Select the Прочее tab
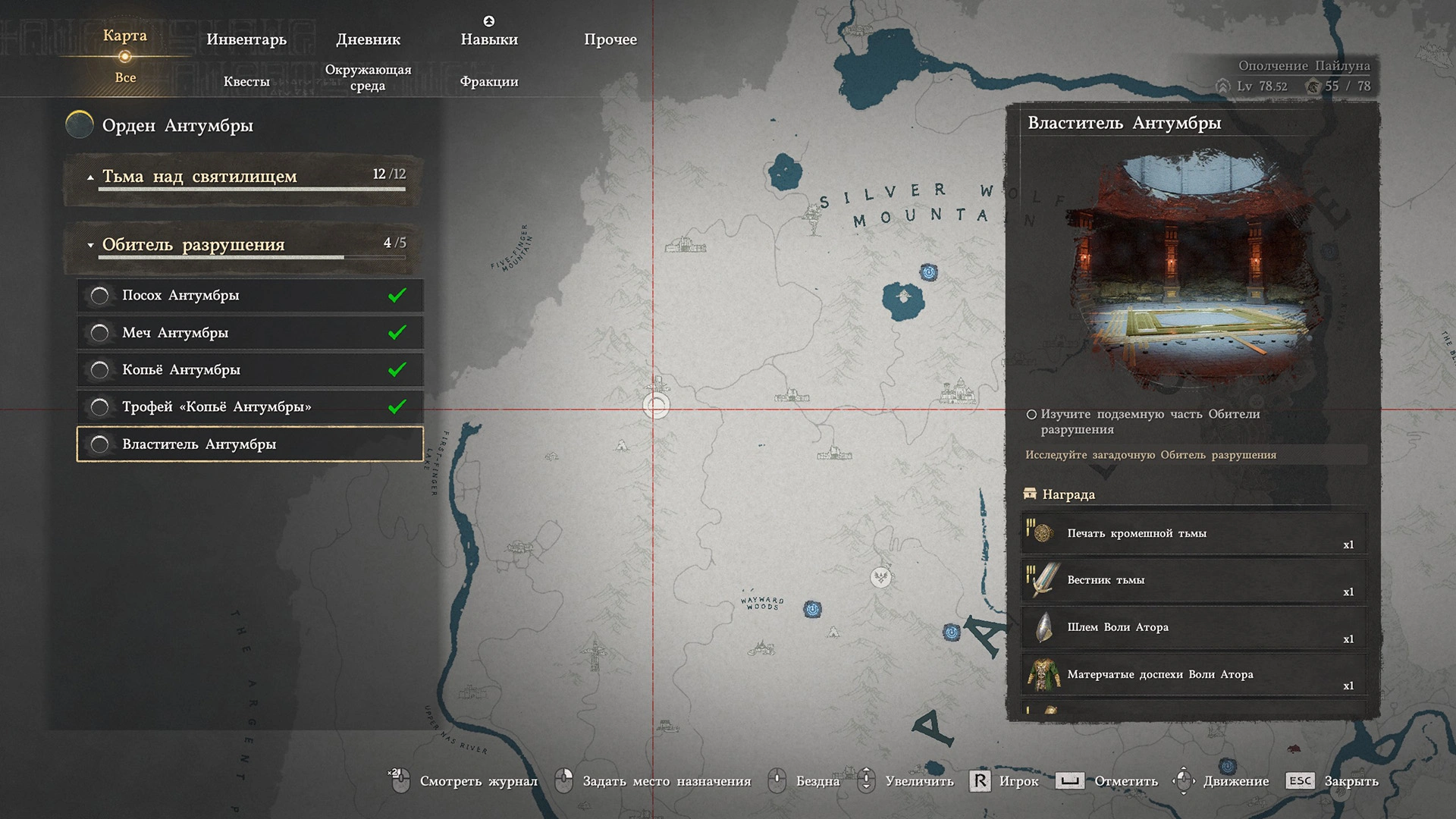The height and width of the screenshot is (819, 1456). [610, 39]
